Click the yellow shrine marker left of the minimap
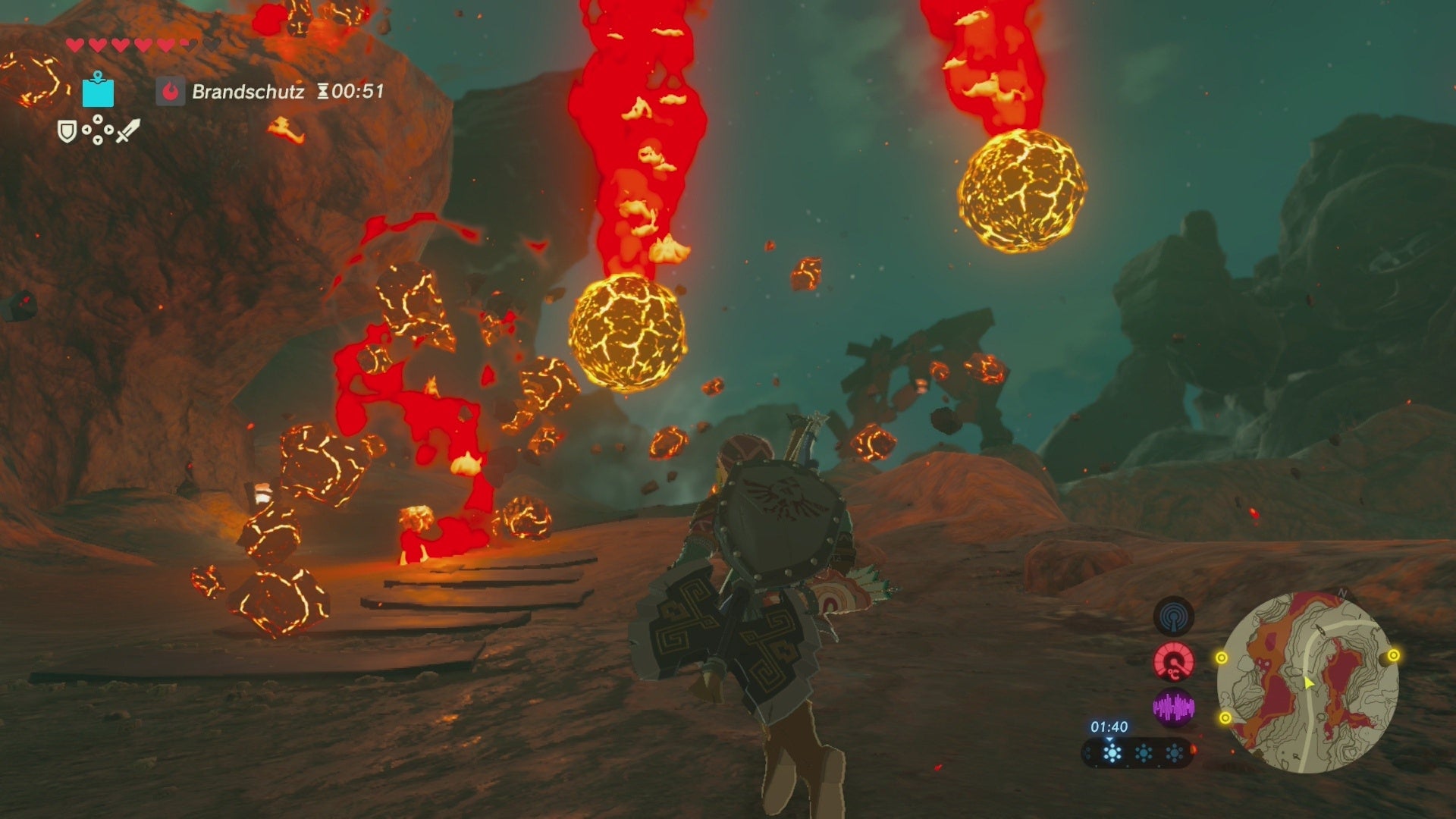This screenshot has width=1456, height=819. tap(1222, 657)
